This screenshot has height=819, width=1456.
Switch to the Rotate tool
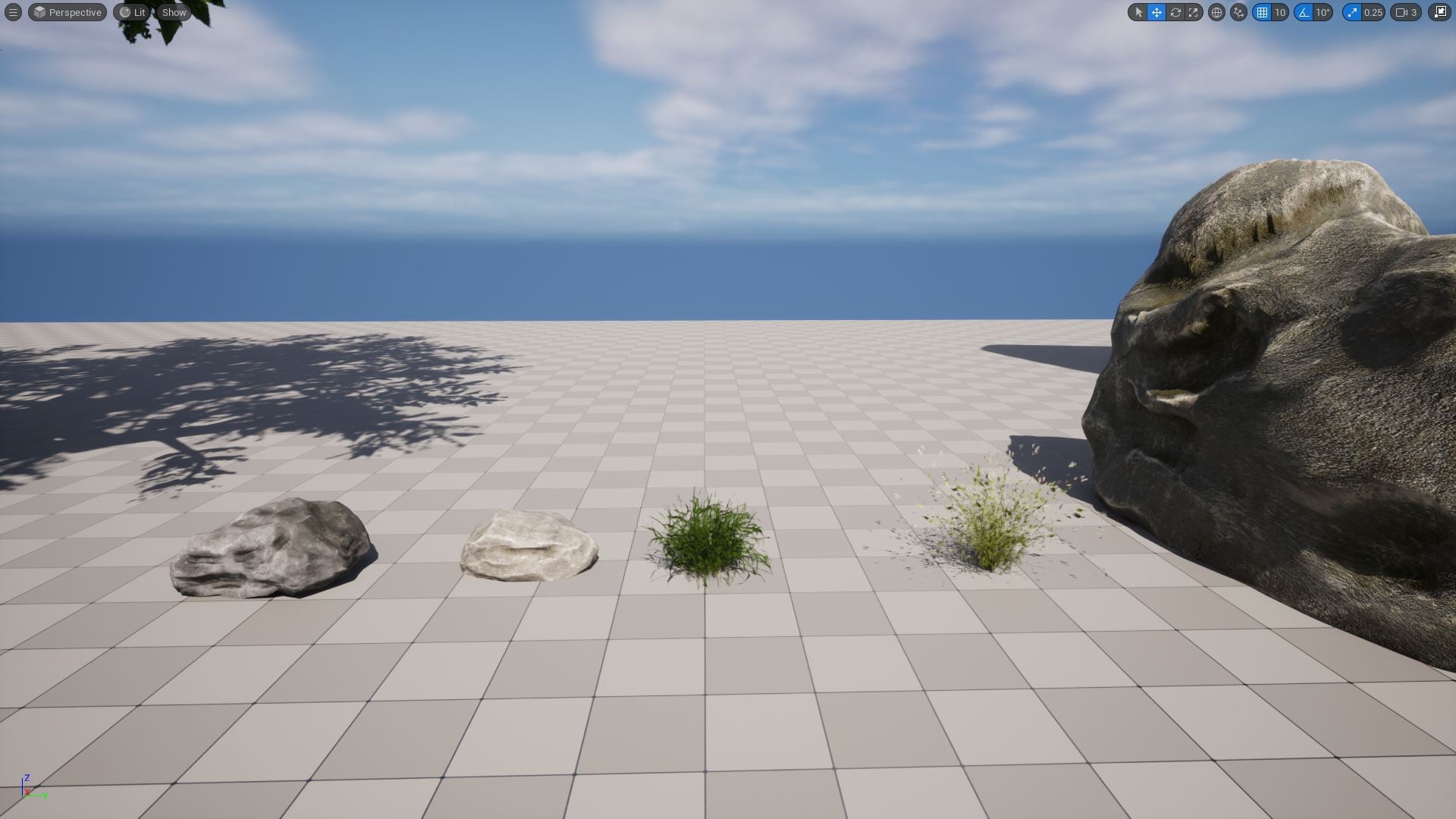click(x=1175, y=12)
